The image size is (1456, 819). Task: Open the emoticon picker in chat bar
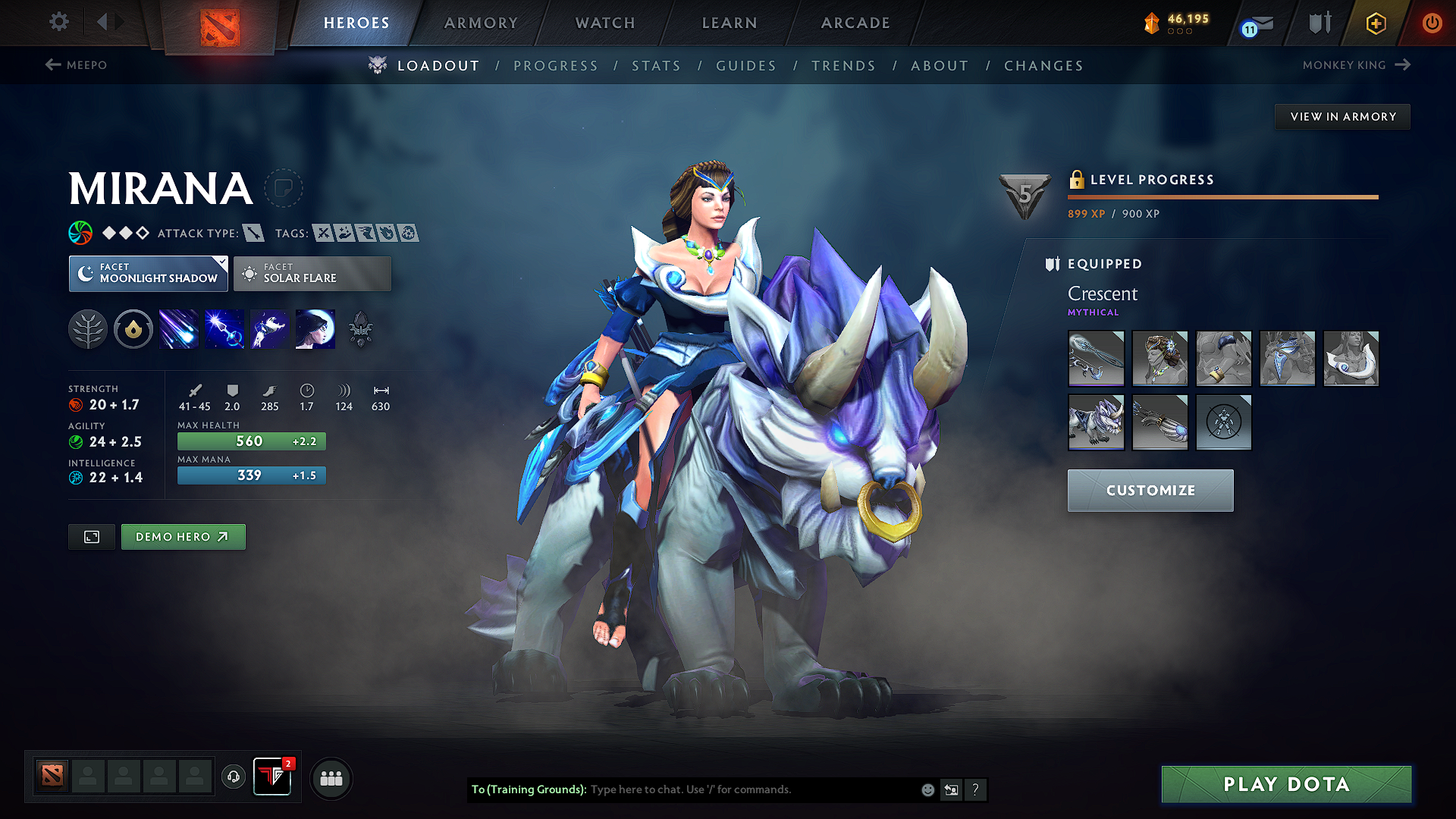coord(927,789)
